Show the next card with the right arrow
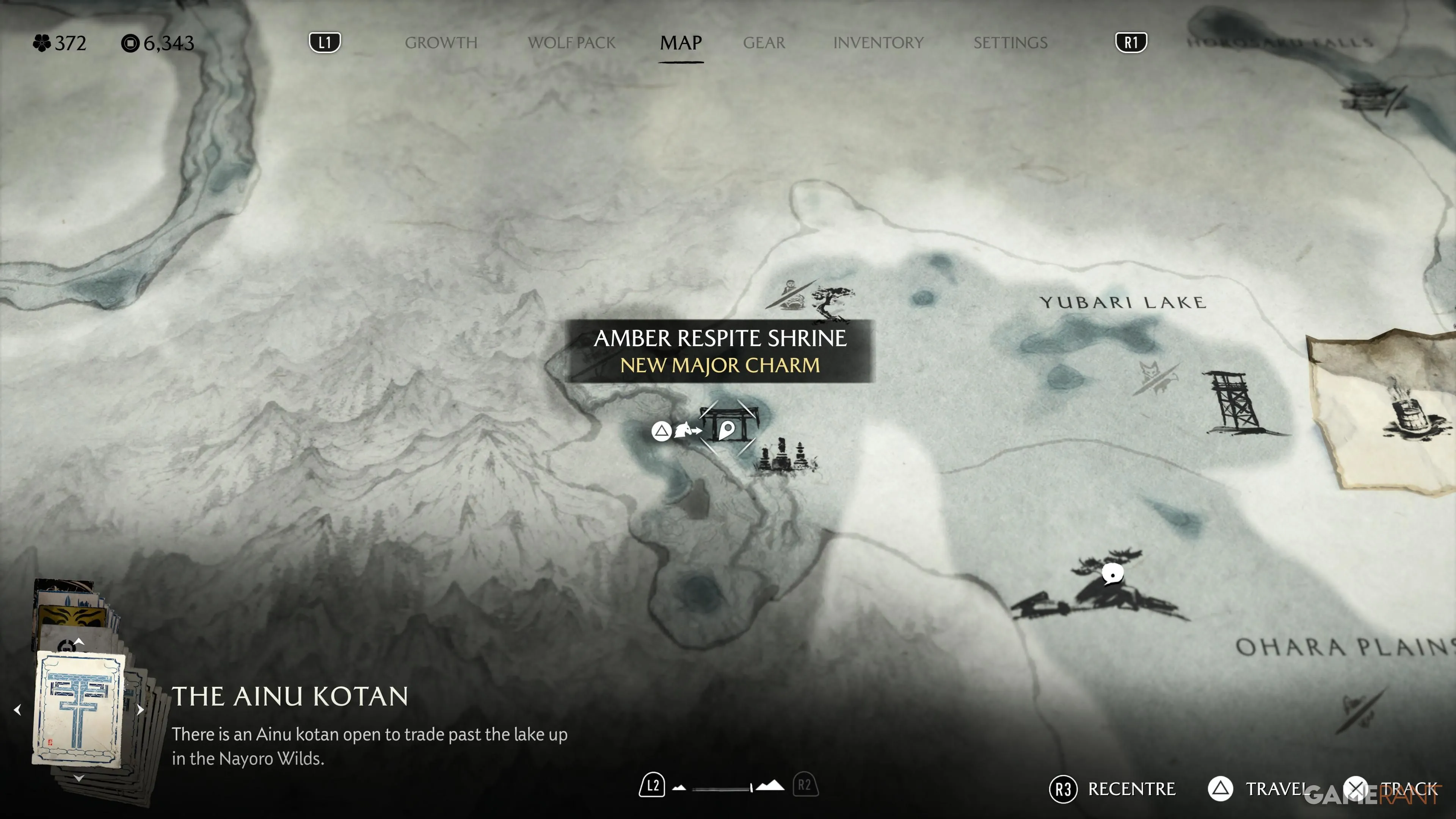Image resolution: width=1456 pixels, height=819 pixels. click(x=140, y=709)
